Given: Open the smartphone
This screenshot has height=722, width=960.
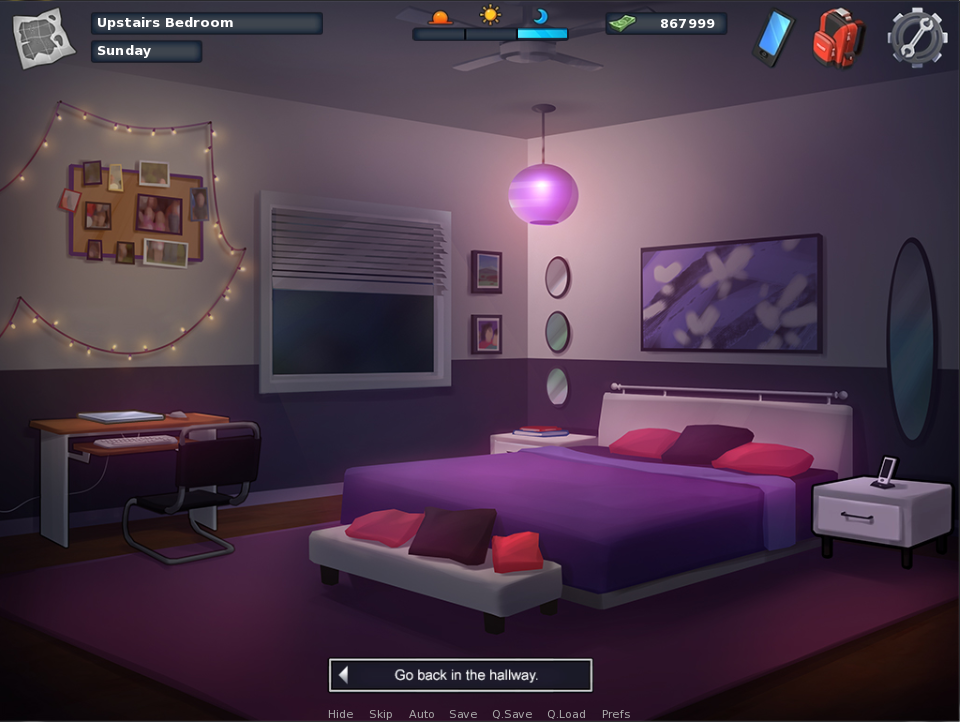Looking at the screenshot, I should (772, 38).
